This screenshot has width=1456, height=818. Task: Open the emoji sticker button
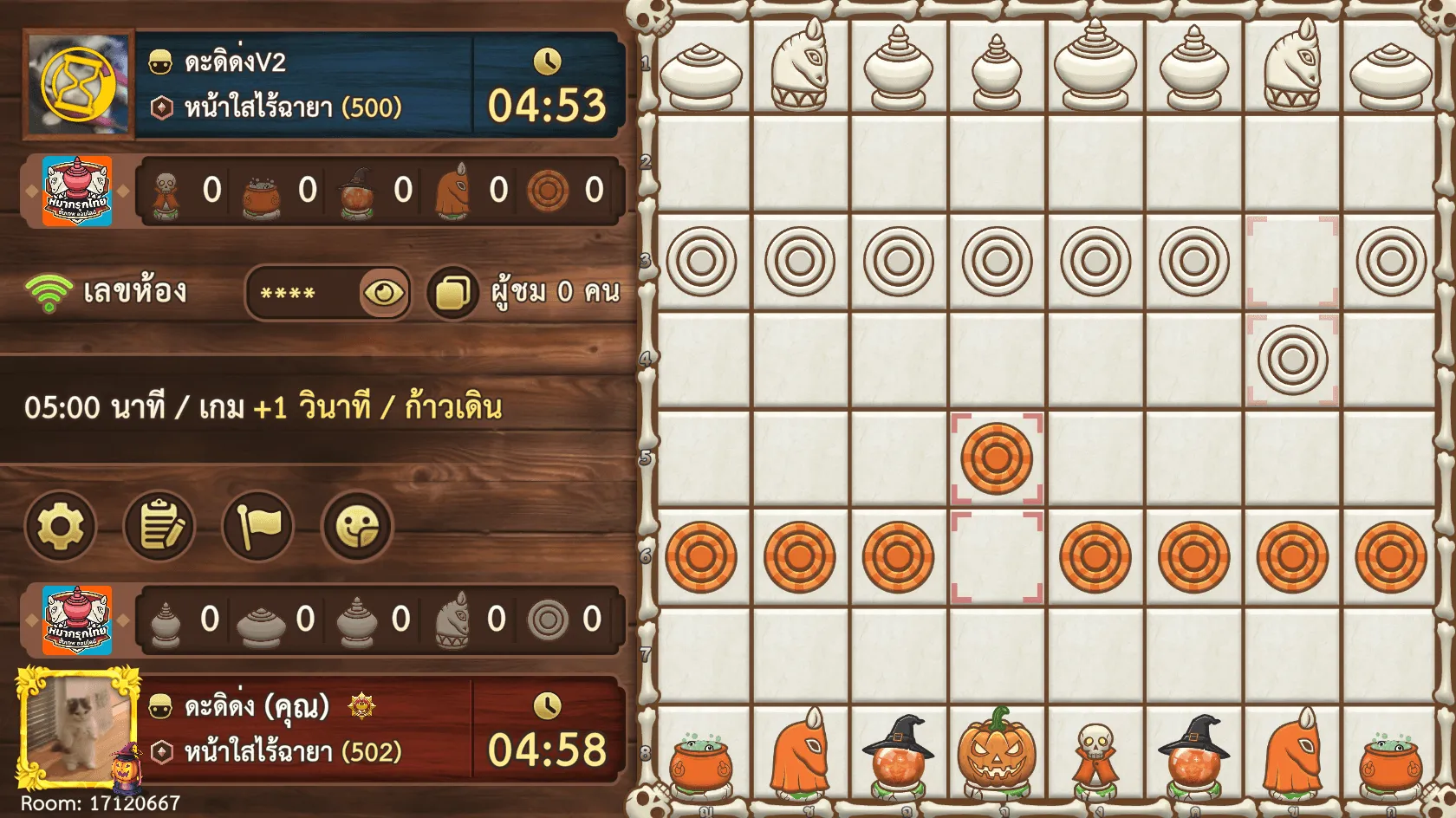point(357,526)
